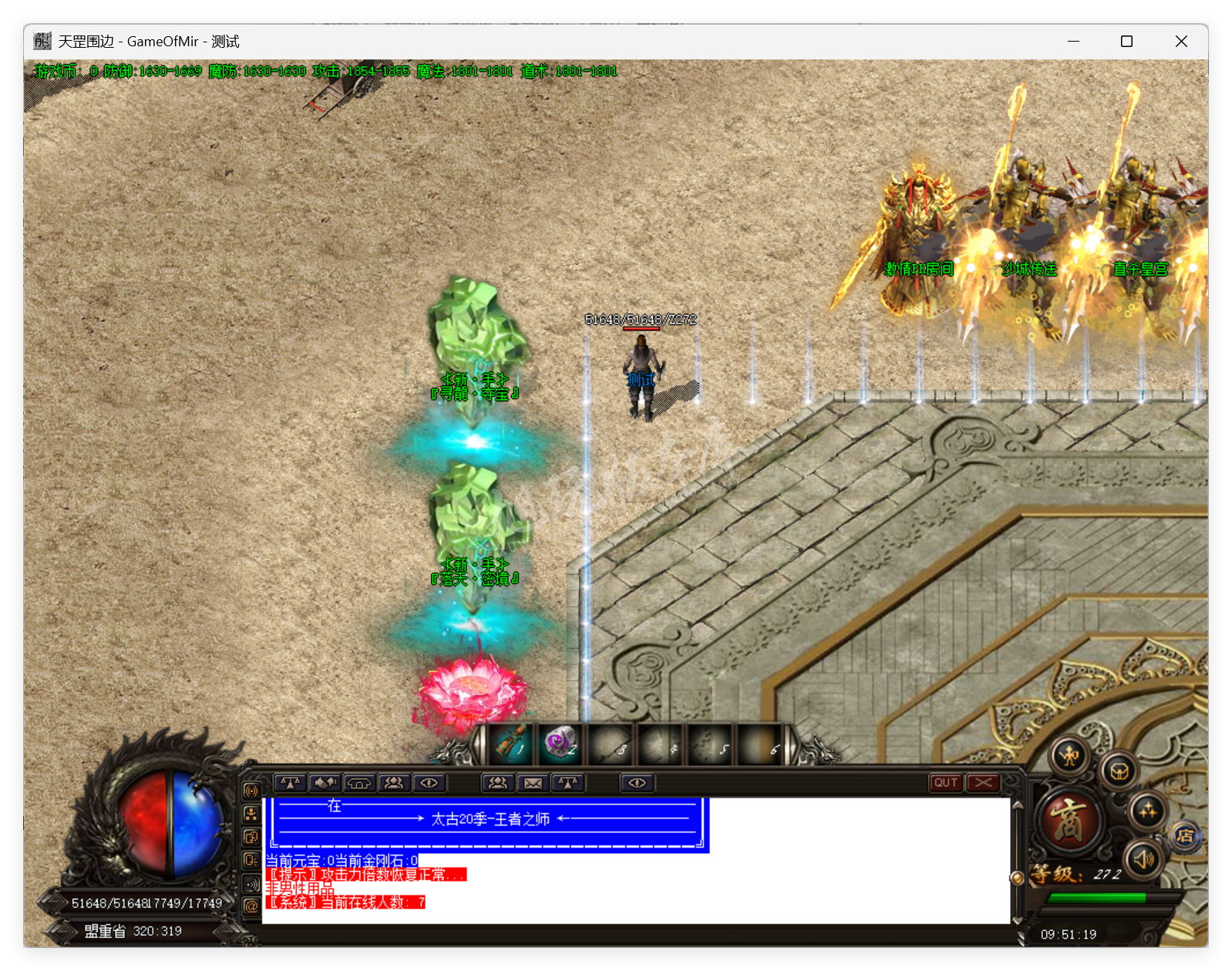Use the scroll item in hotbar slot 1
1232x971 pixels.
(x=511, y=744)
